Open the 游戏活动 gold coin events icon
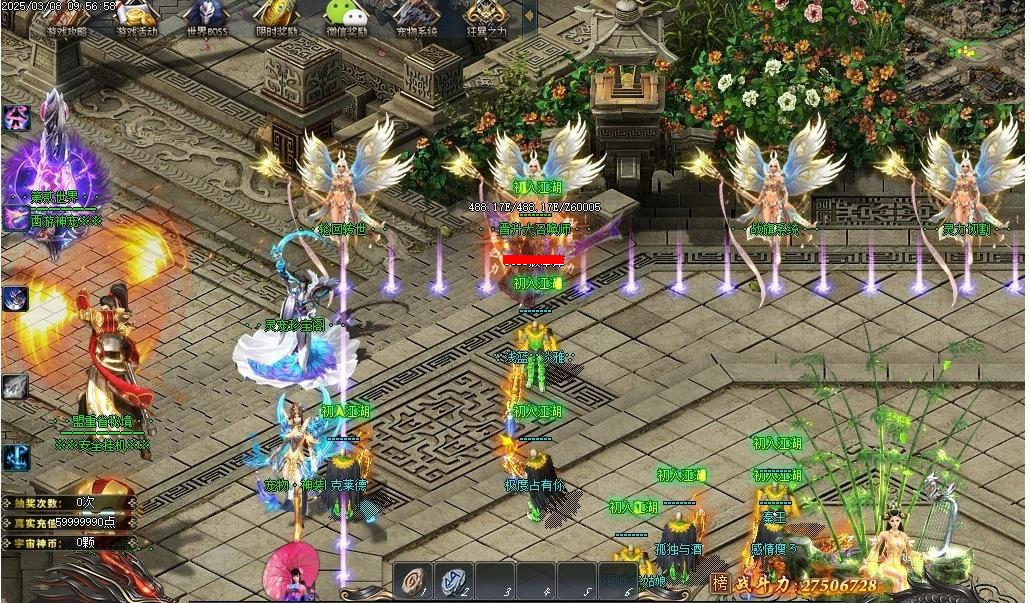 137,17
